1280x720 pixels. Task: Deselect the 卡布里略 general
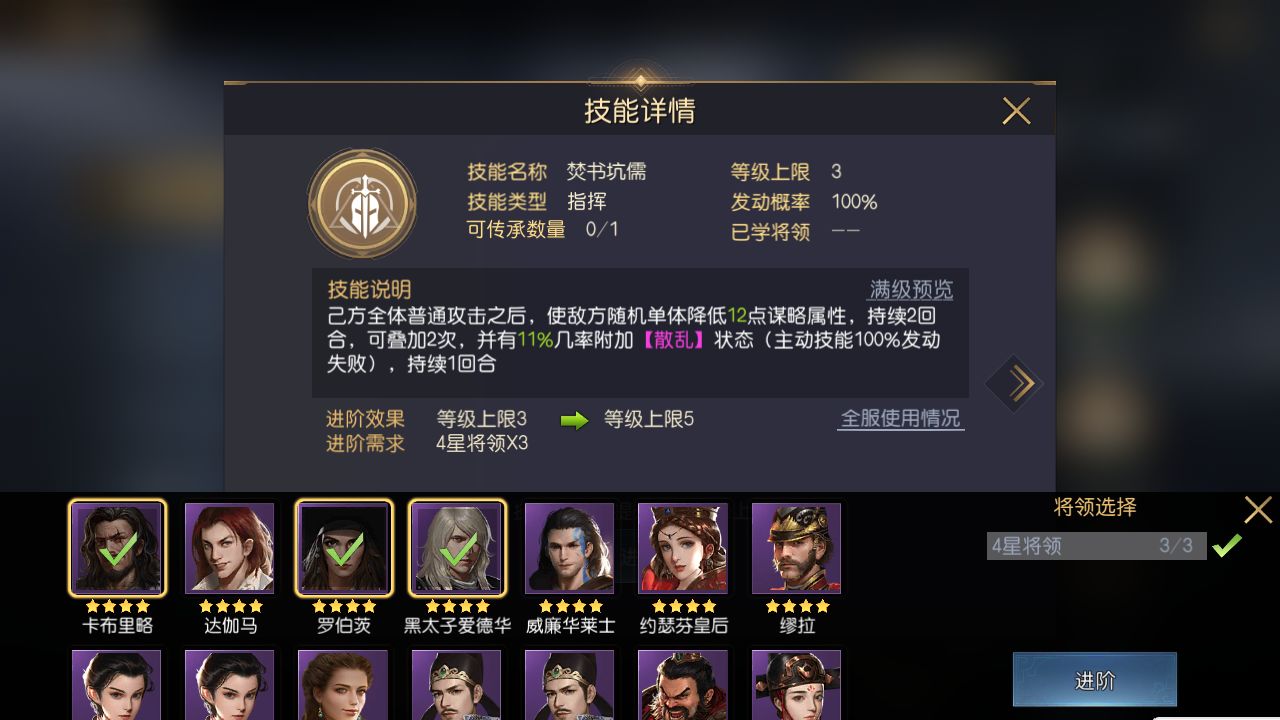pyautogui.click(x=115, y=548)
